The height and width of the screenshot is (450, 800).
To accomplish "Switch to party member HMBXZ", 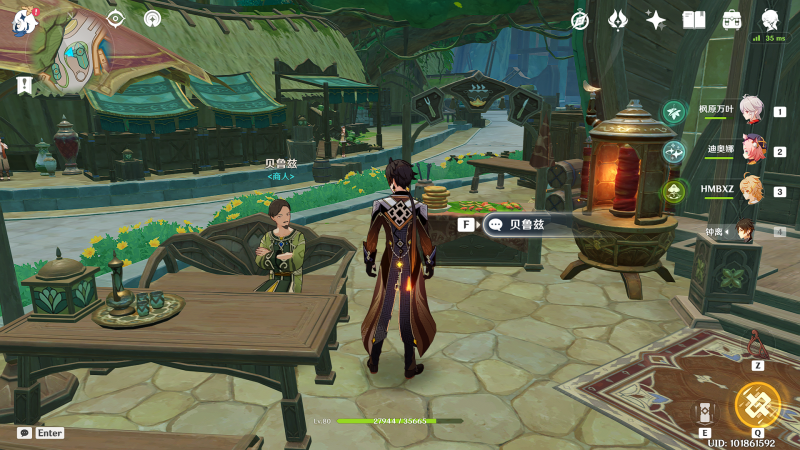I will coord(752,190).
